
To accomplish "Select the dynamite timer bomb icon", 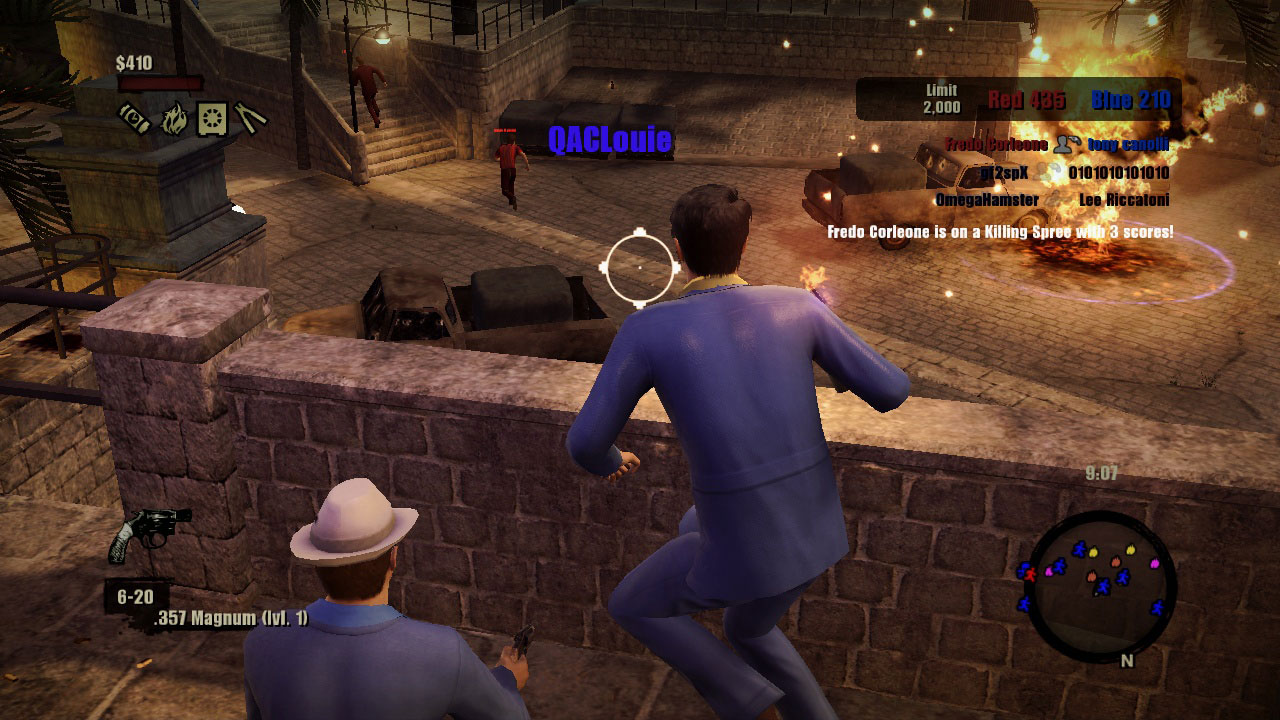I will [134, 117].
